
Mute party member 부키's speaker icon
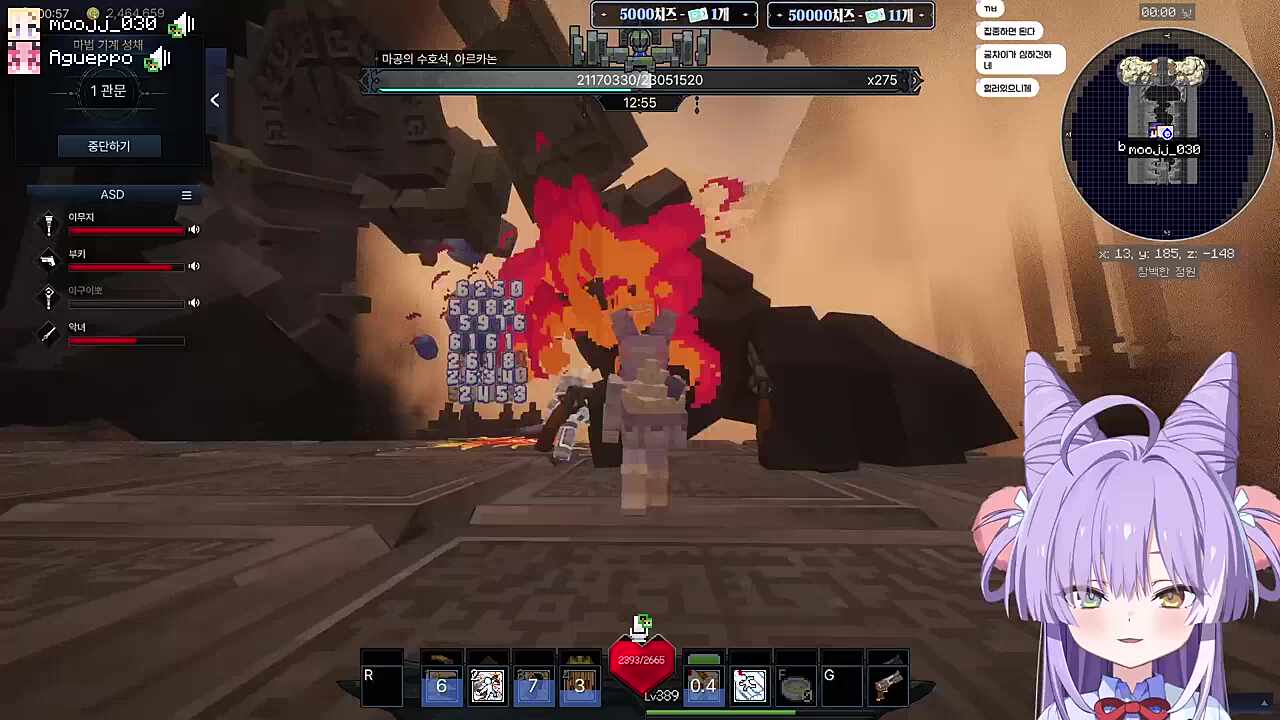point(194,266)
